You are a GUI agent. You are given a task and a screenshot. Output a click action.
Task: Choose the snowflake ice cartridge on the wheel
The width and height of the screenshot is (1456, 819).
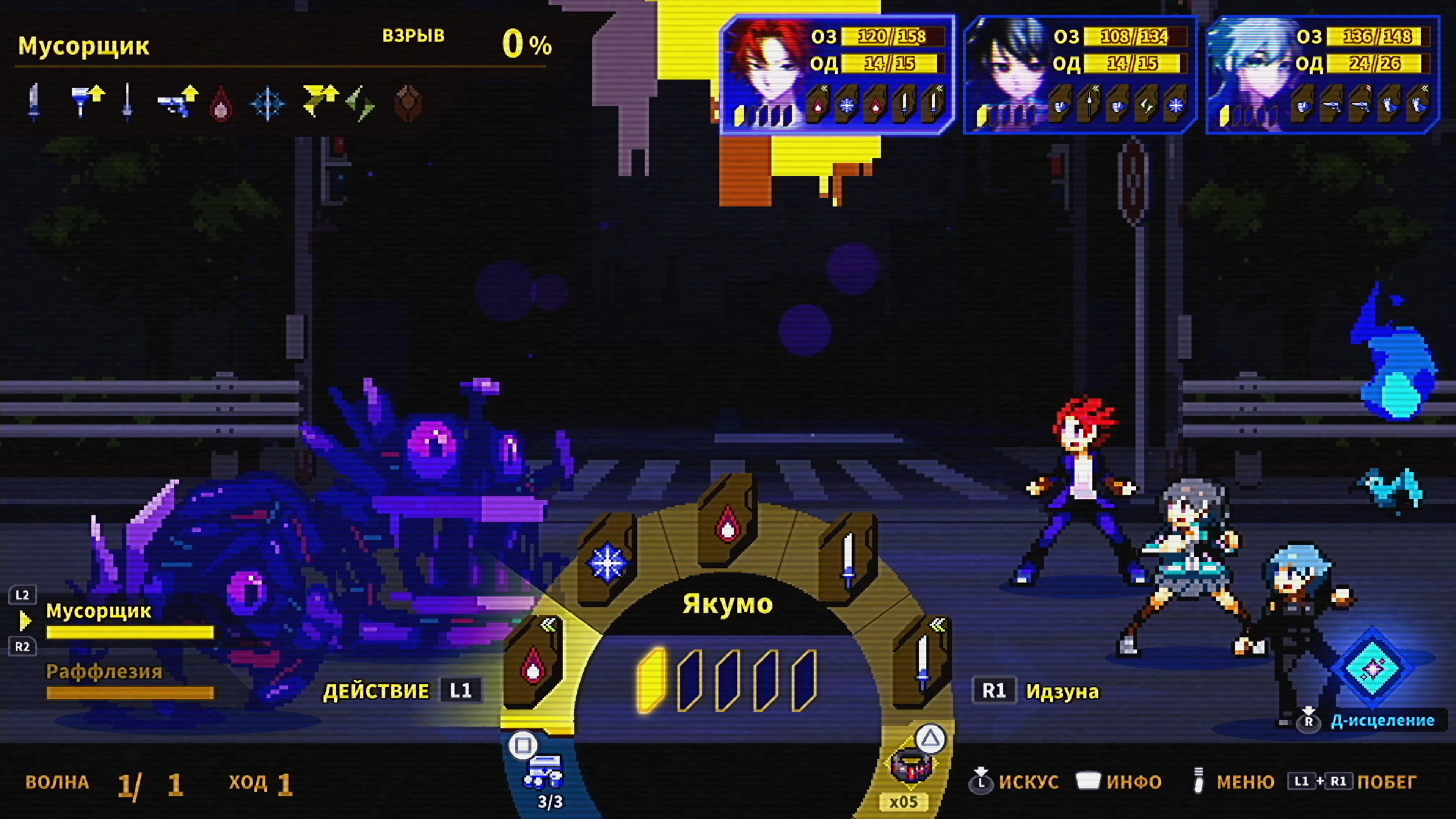(607, 561)
